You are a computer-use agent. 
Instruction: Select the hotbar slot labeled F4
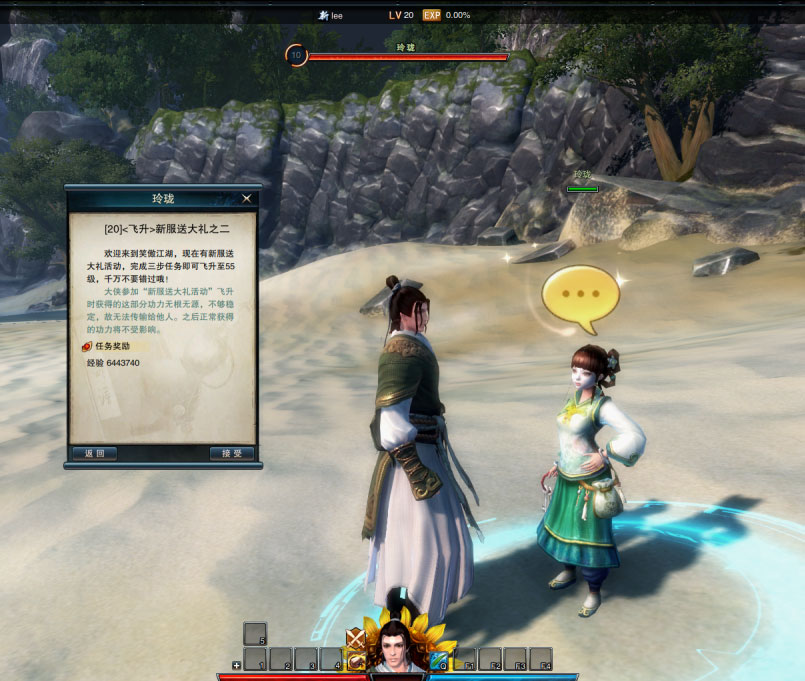point(541,659)
